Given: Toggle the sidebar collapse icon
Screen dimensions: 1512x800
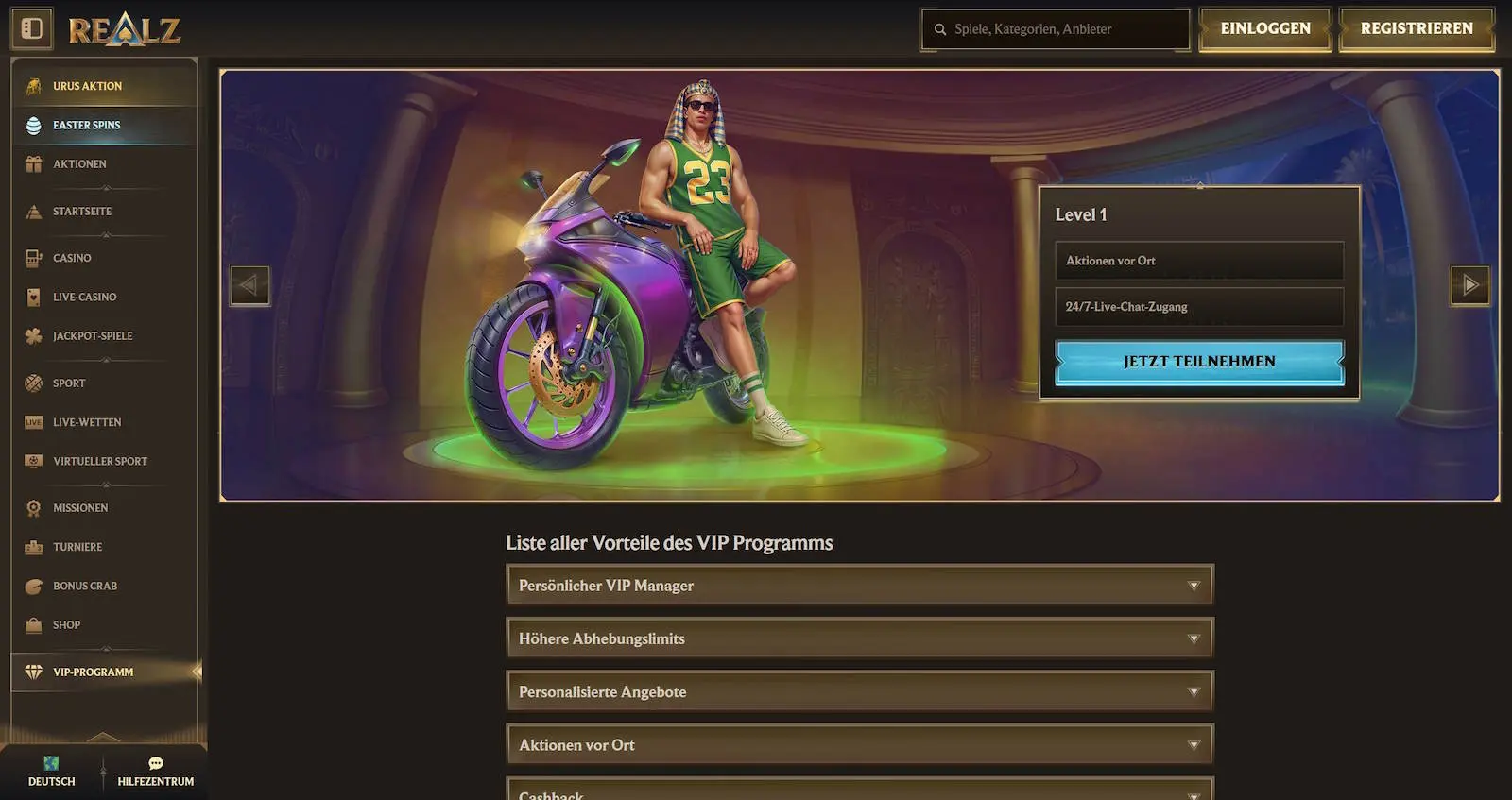Looking at the screenshot, I should pos(32,28).
